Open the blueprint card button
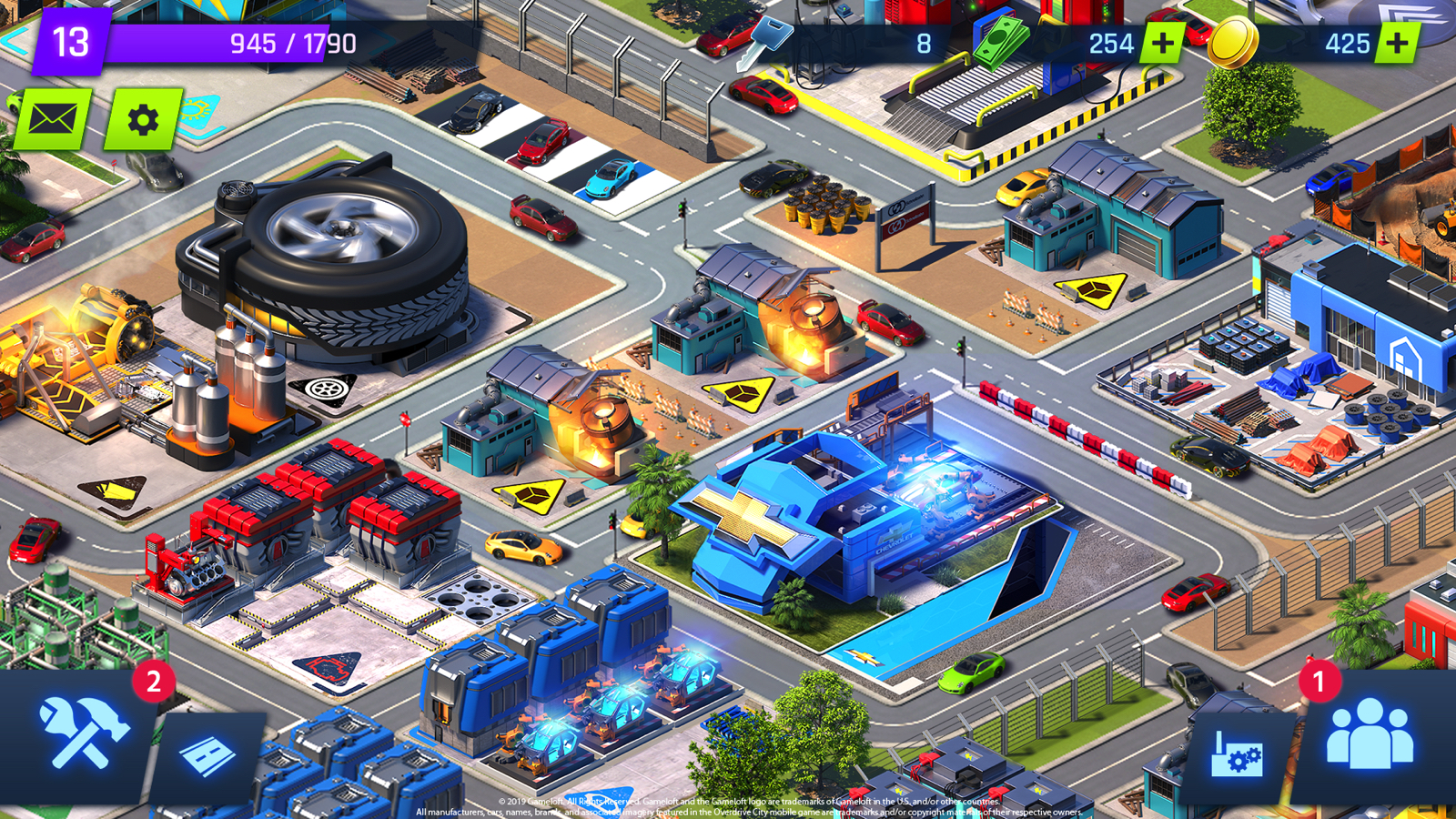 (207, 755)
